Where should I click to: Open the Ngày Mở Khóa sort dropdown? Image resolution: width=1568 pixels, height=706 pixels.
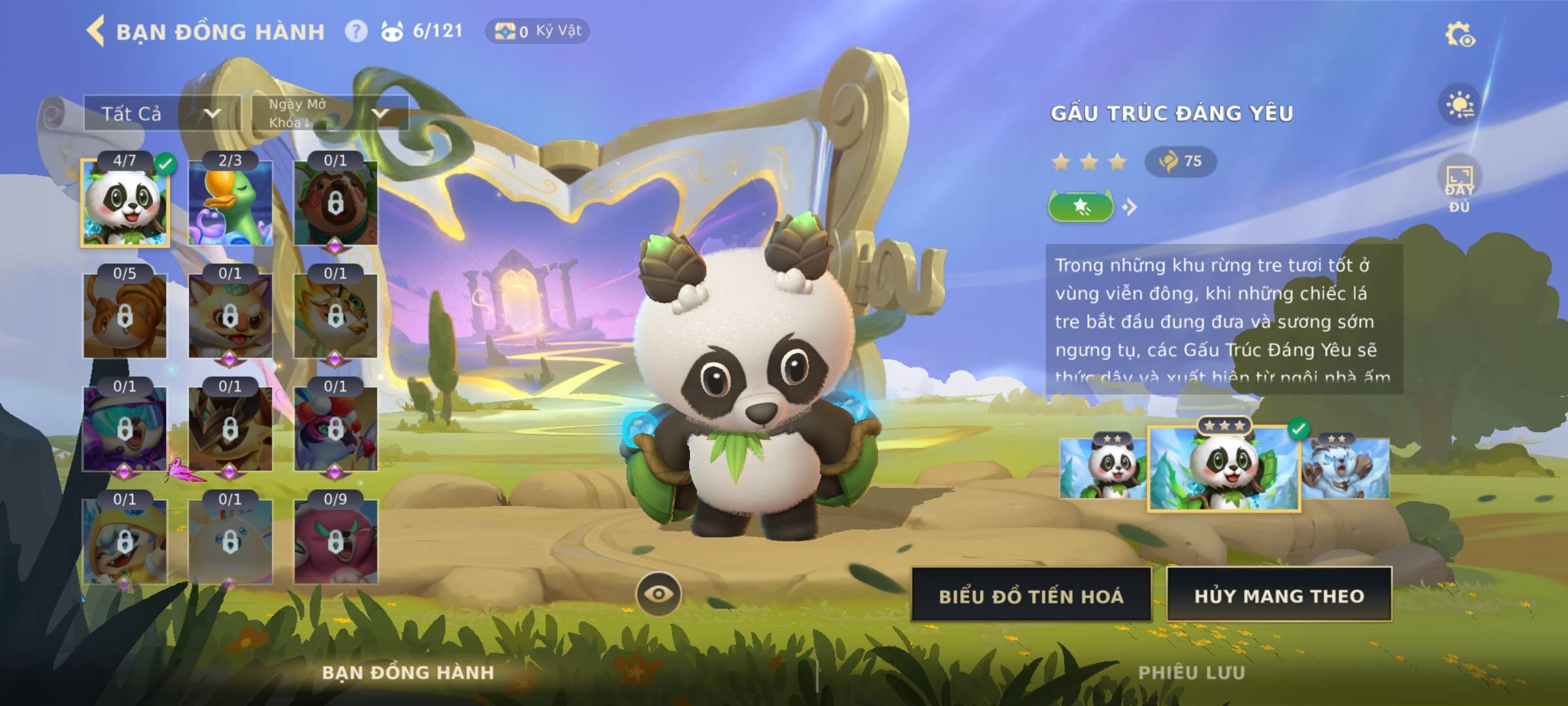point(330,114)
